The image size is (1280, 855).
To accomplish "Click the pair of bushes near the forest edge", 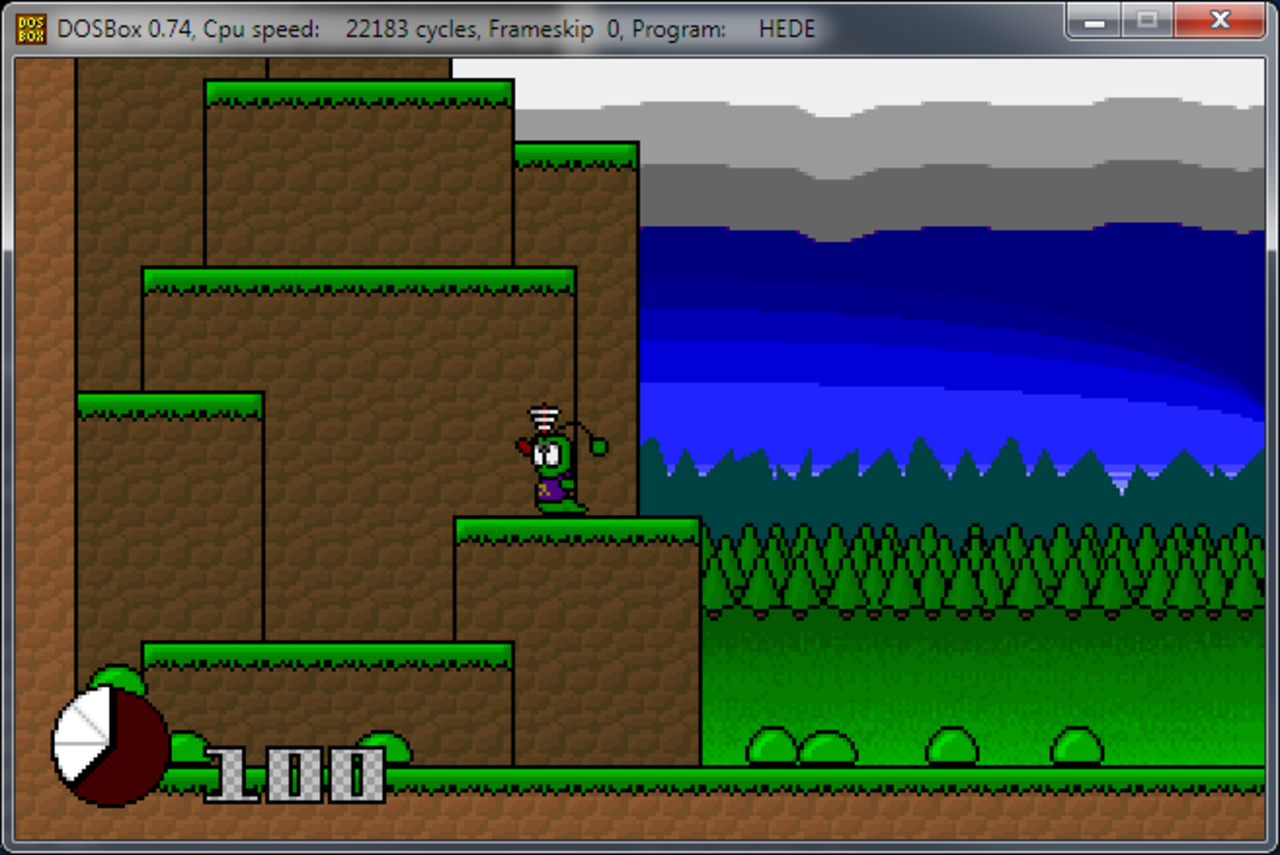I will point(800,747).
